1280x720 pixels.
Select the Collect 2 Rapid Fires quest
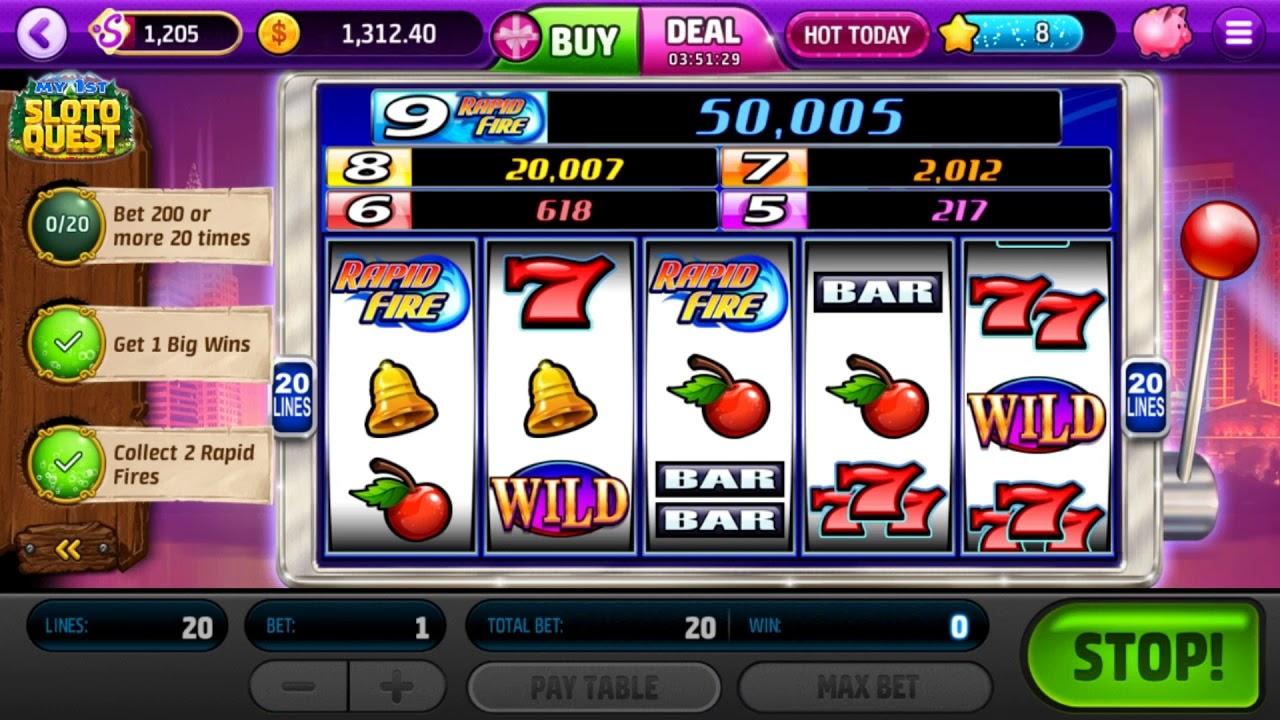tap(150, 465)
